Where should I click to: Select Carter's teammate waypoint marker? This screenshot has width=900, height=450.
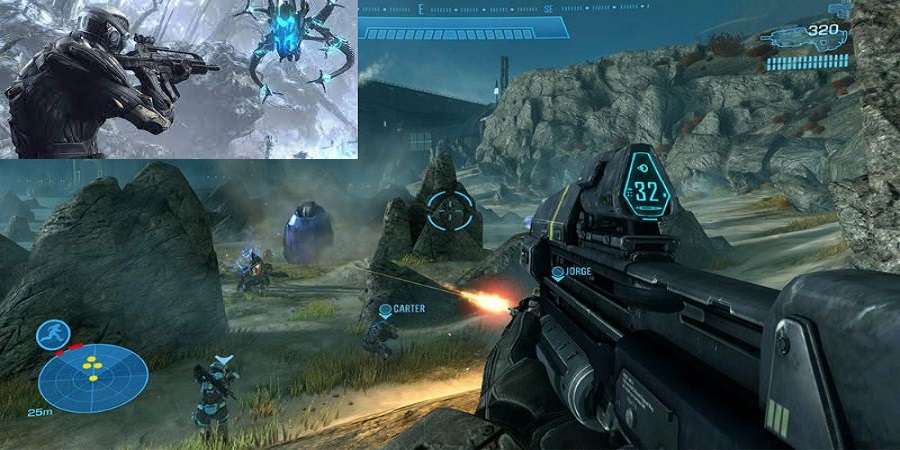point(384,310)
